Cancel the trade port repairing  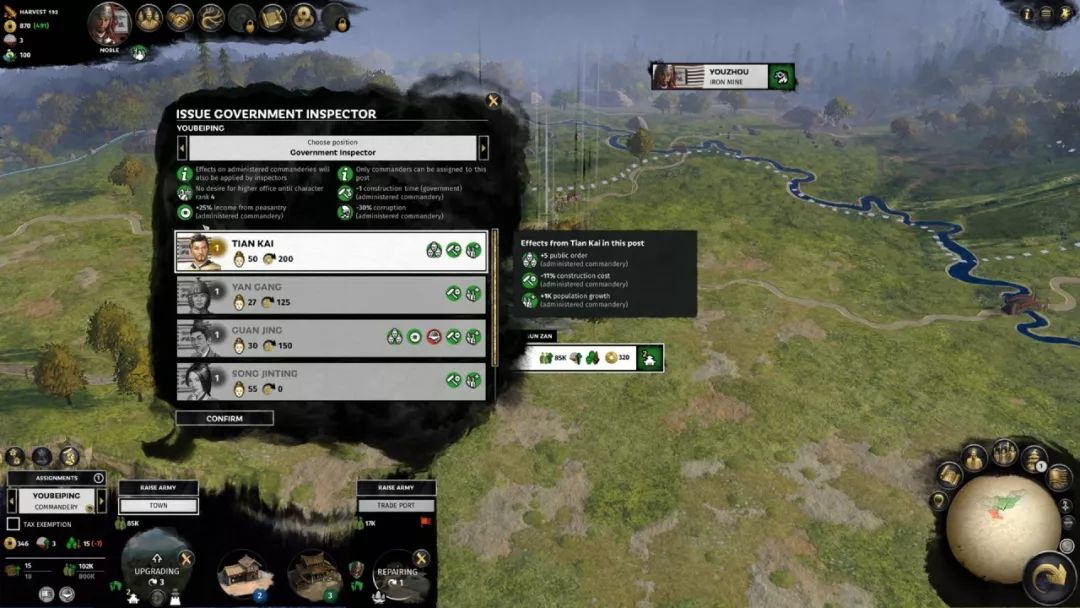coord(421,559)
